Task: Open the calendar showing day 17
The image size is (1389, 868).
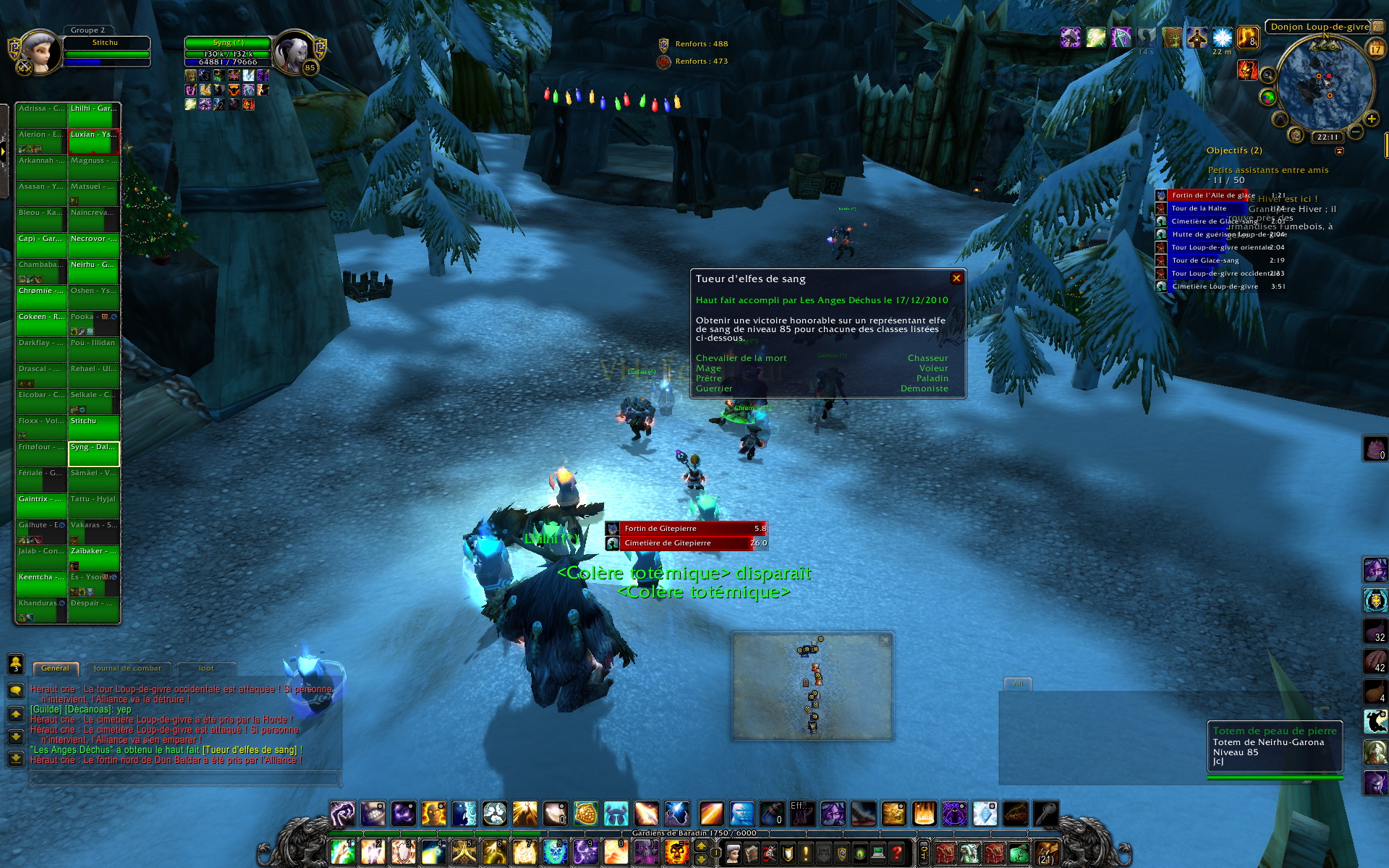Action: point(1375,49)
